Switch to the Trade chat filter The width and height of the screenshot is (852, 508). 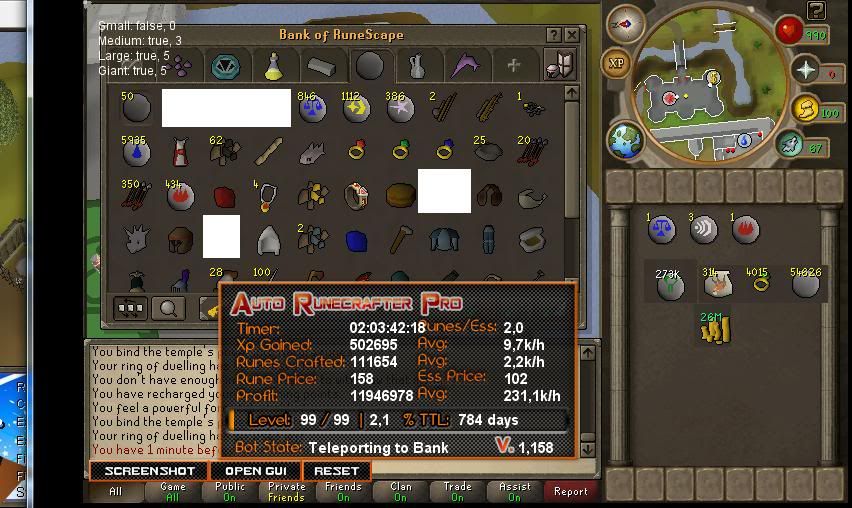tap(457, 491)
